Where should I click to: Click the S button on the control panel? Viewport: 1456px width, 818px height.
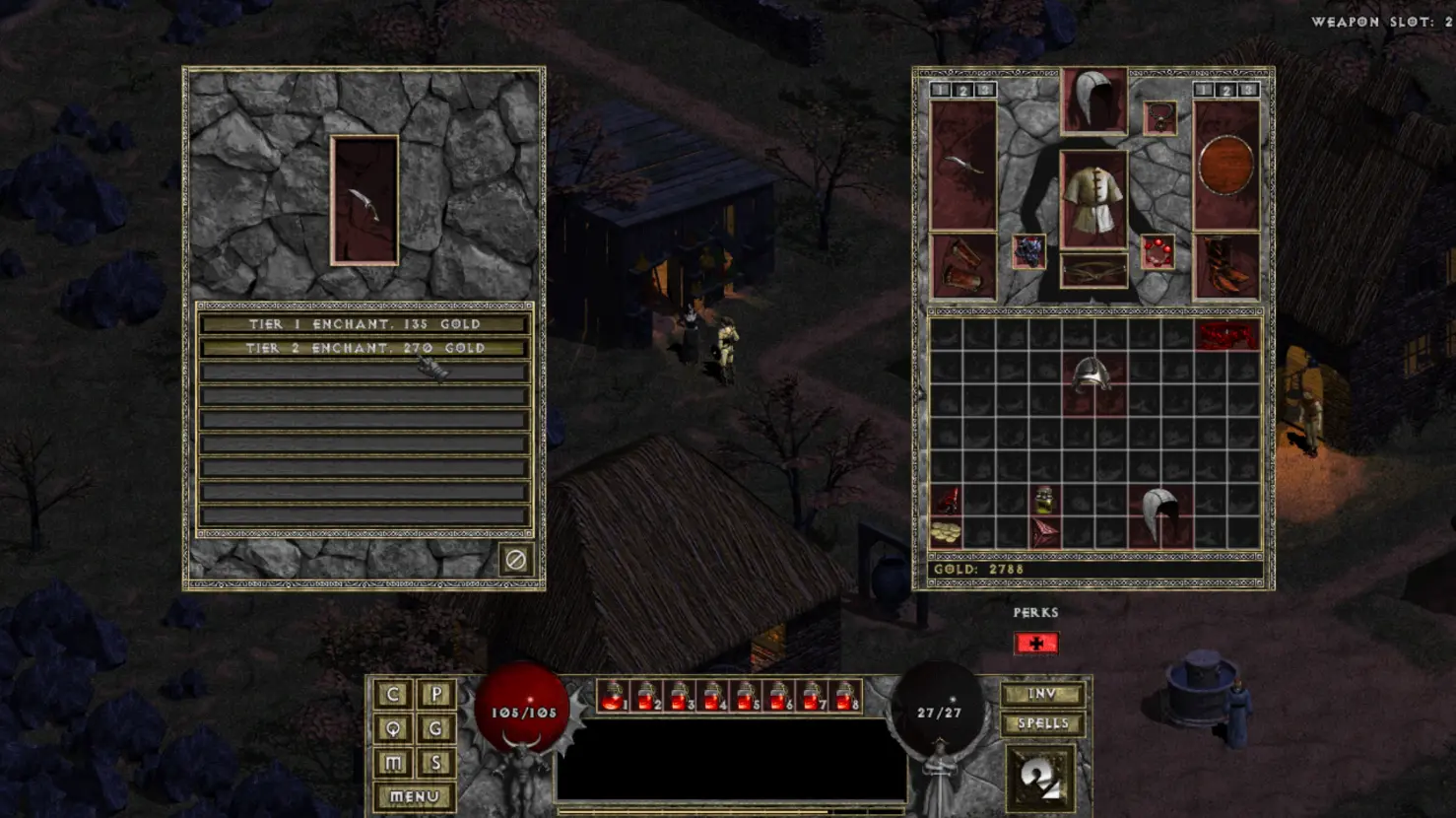tap(436, 763)
